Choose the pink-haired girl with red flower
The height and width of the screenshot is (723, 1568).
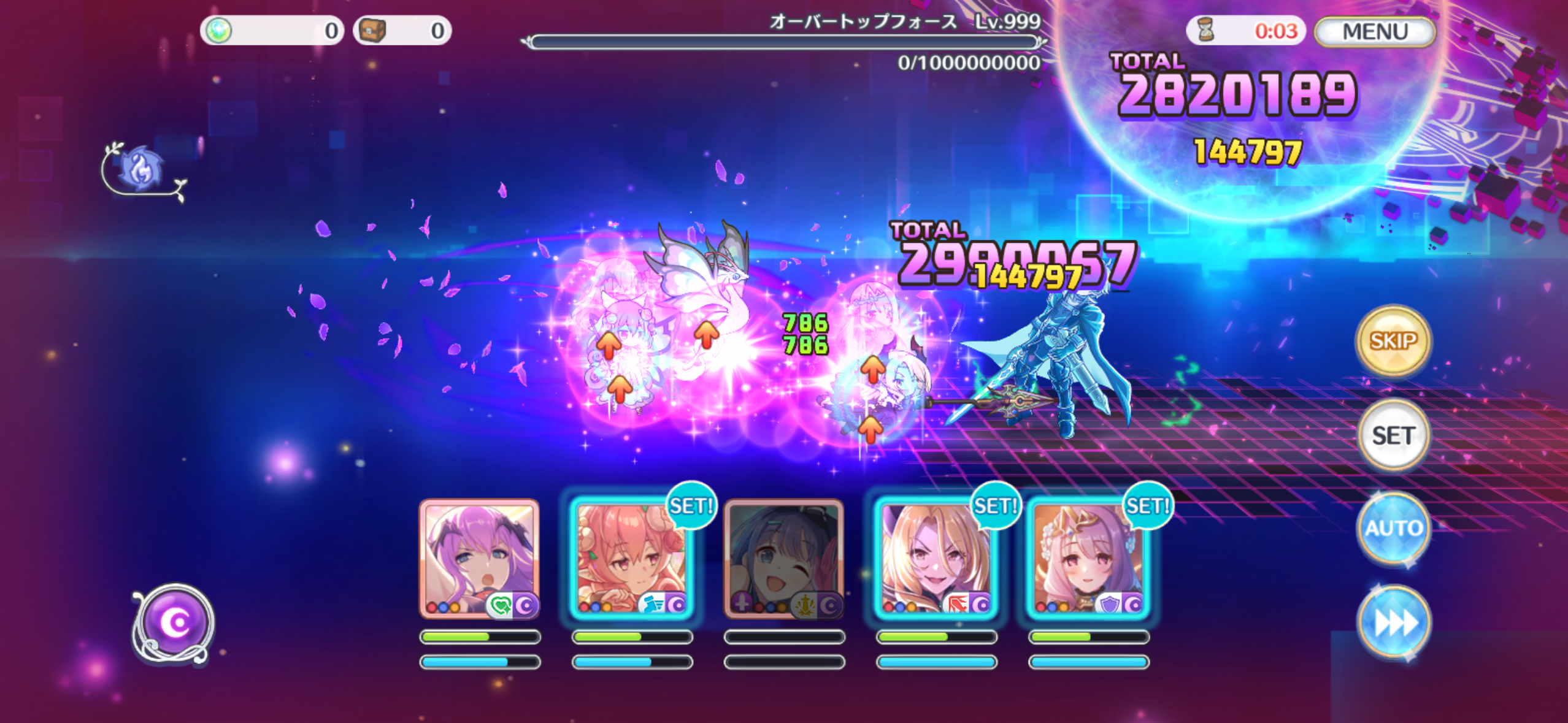pos(632,557)
